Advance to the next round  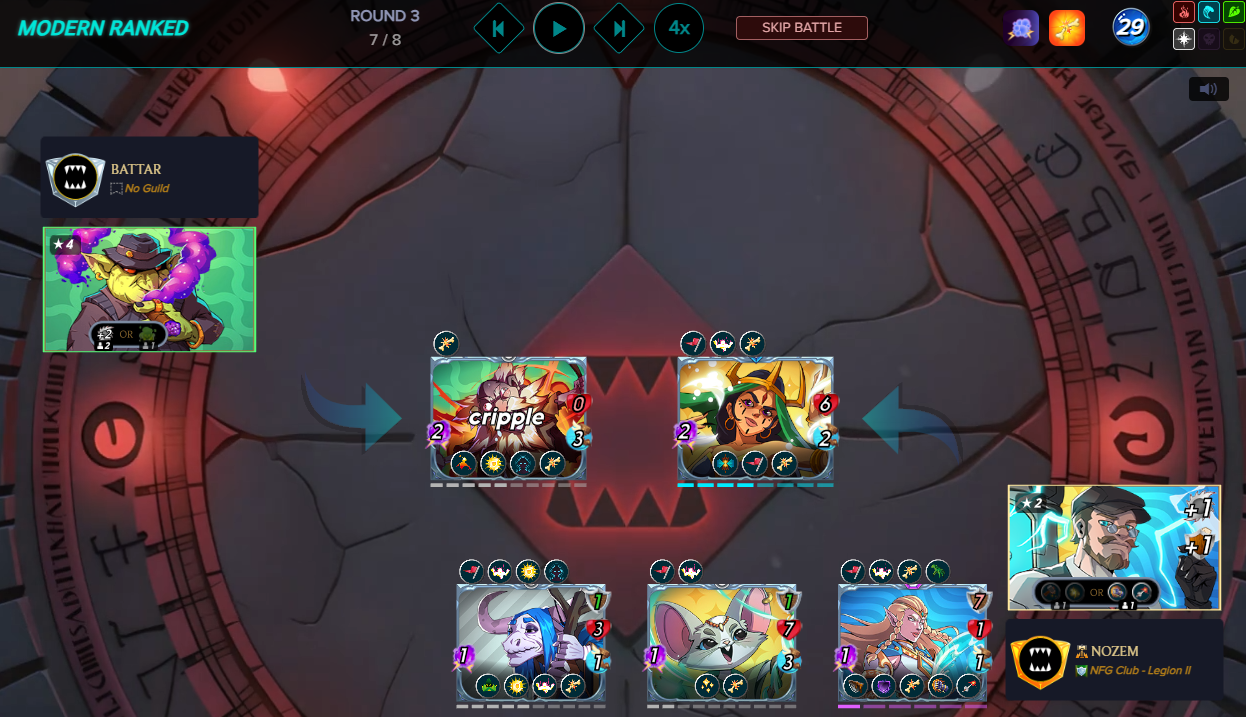619,28
